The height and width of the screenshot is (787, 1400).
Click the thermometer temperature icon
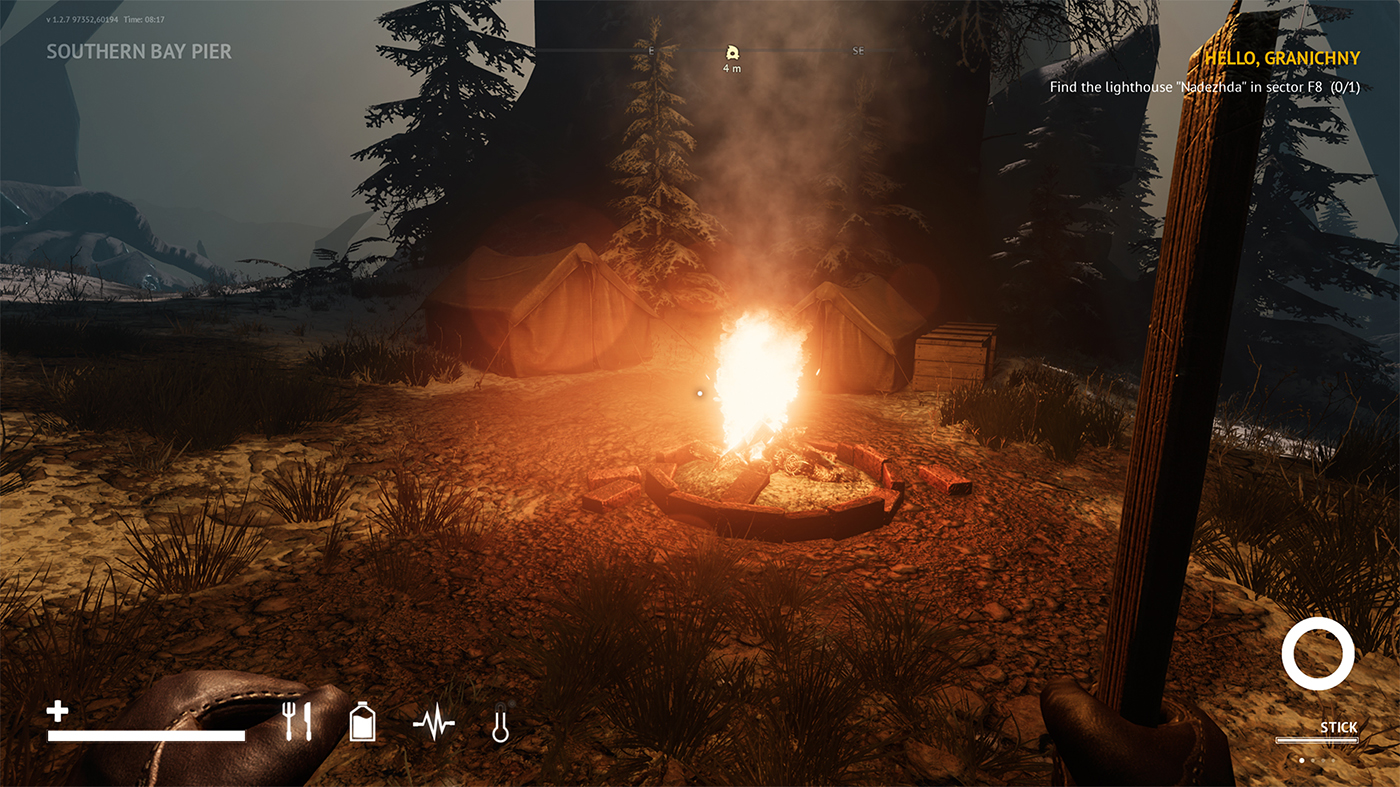(x=500, y=722)
